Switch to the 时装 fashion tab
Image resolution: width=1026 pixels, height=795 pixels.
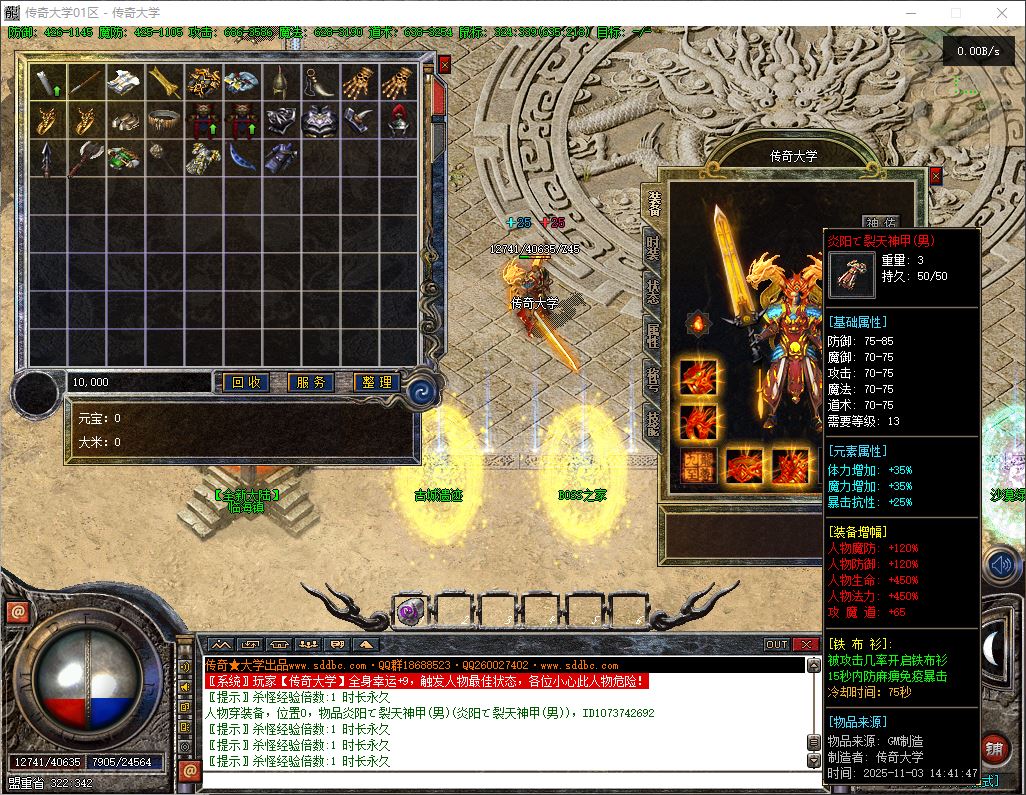(653, 247)
